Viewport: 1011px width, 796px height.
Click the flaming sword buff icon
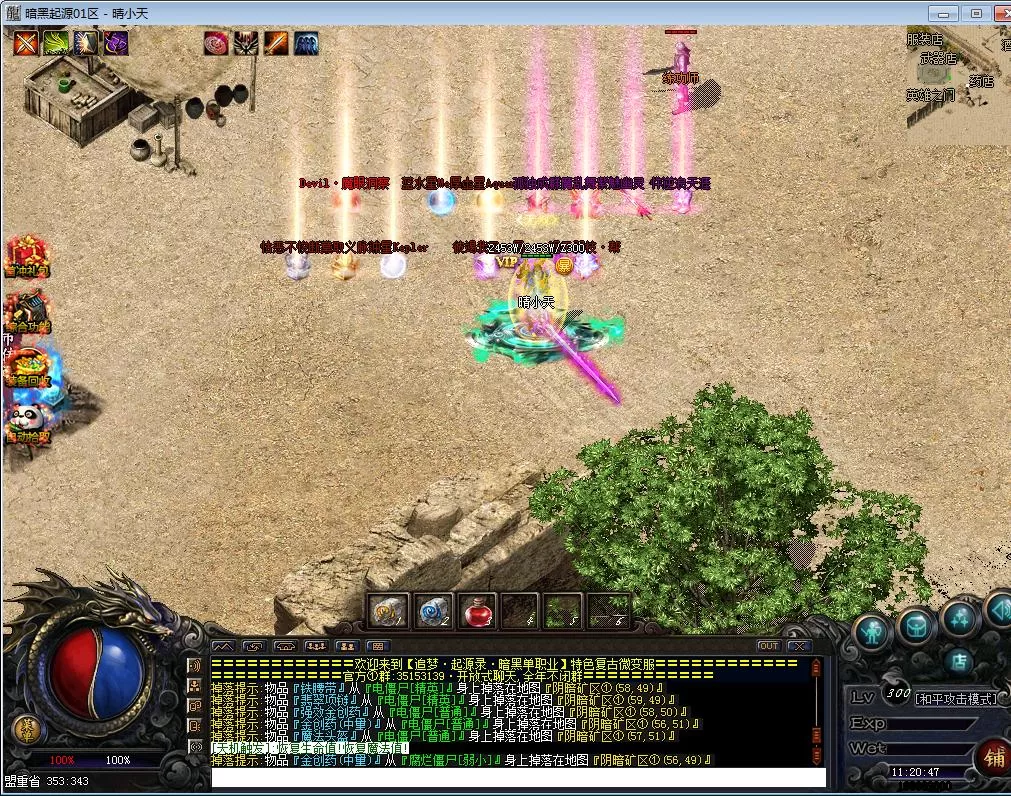click(x=276, y=43)
